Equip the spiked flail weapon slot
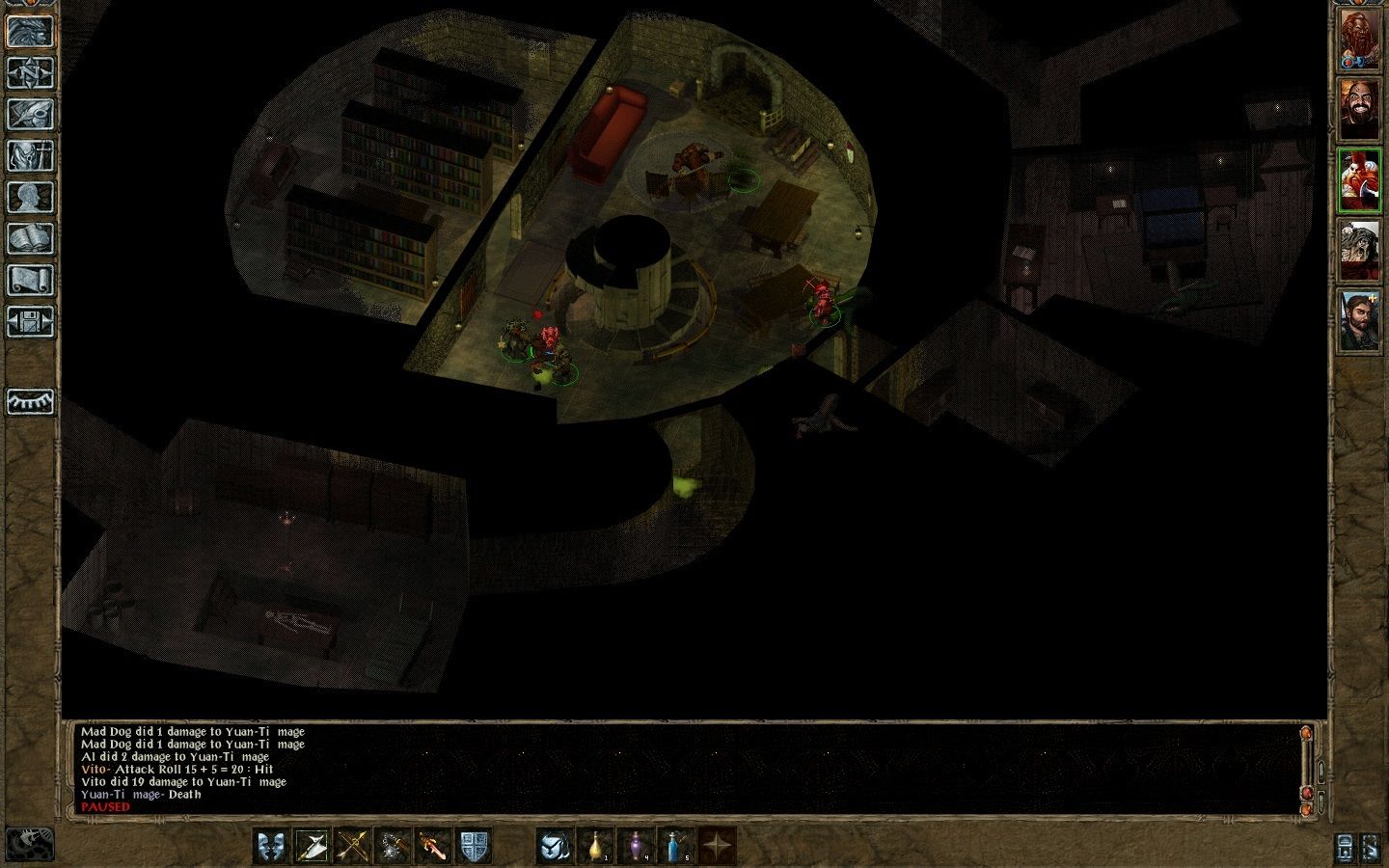 tap(394, 846)
